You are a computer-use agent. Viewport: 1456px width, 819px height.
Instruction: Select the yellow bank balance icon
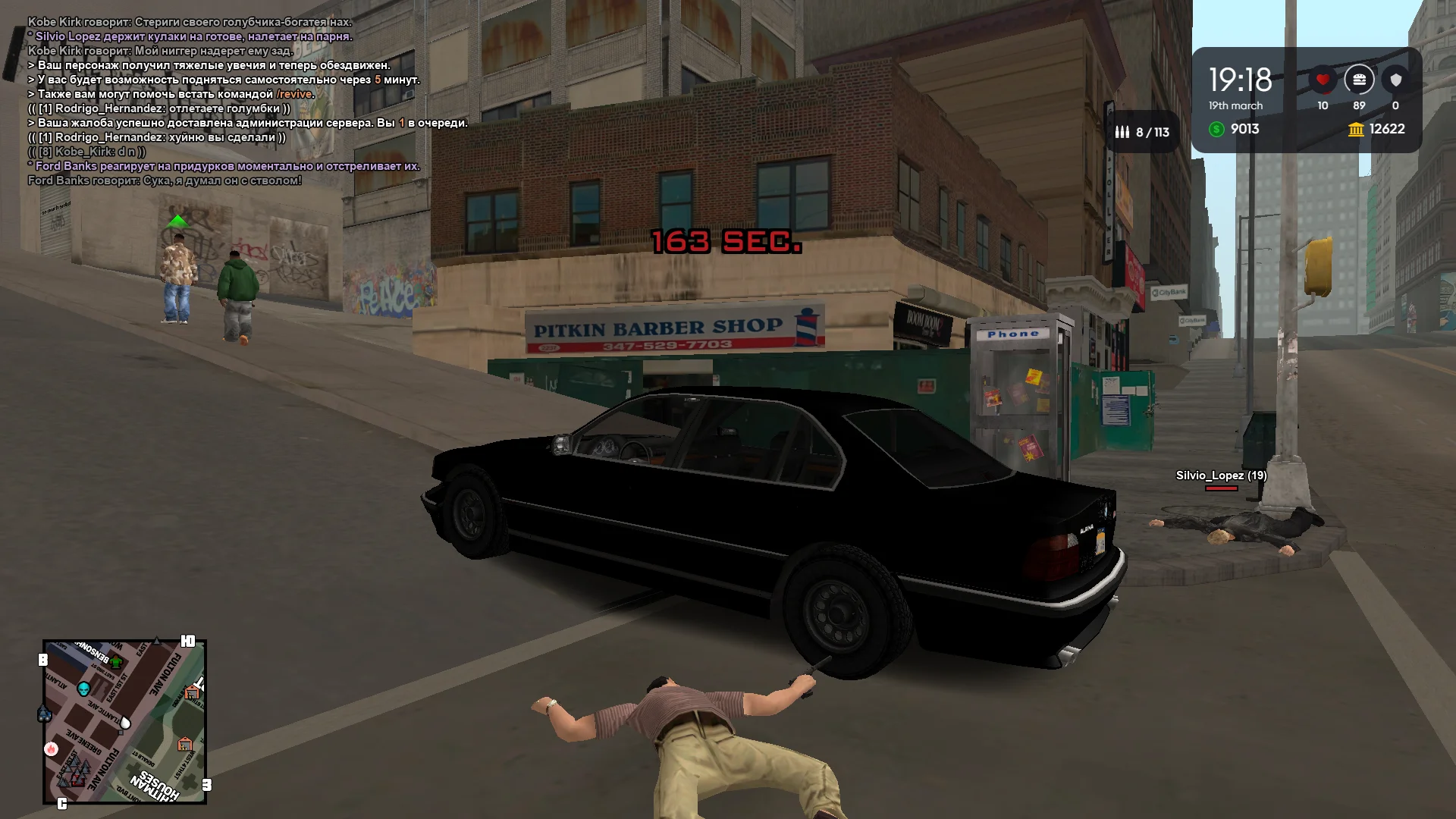click(1356, 130)
